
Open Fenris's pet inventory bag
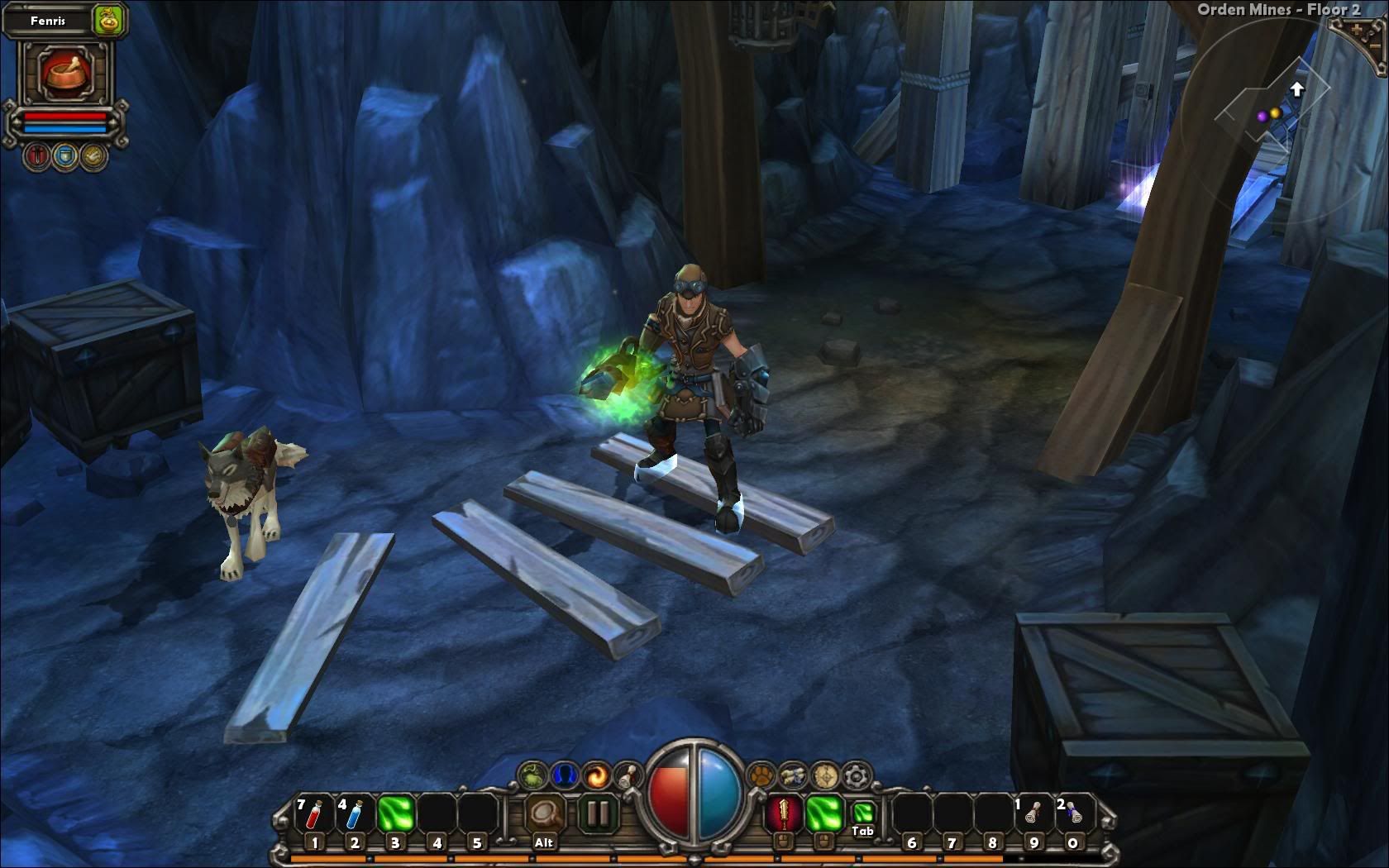[107, 20]
